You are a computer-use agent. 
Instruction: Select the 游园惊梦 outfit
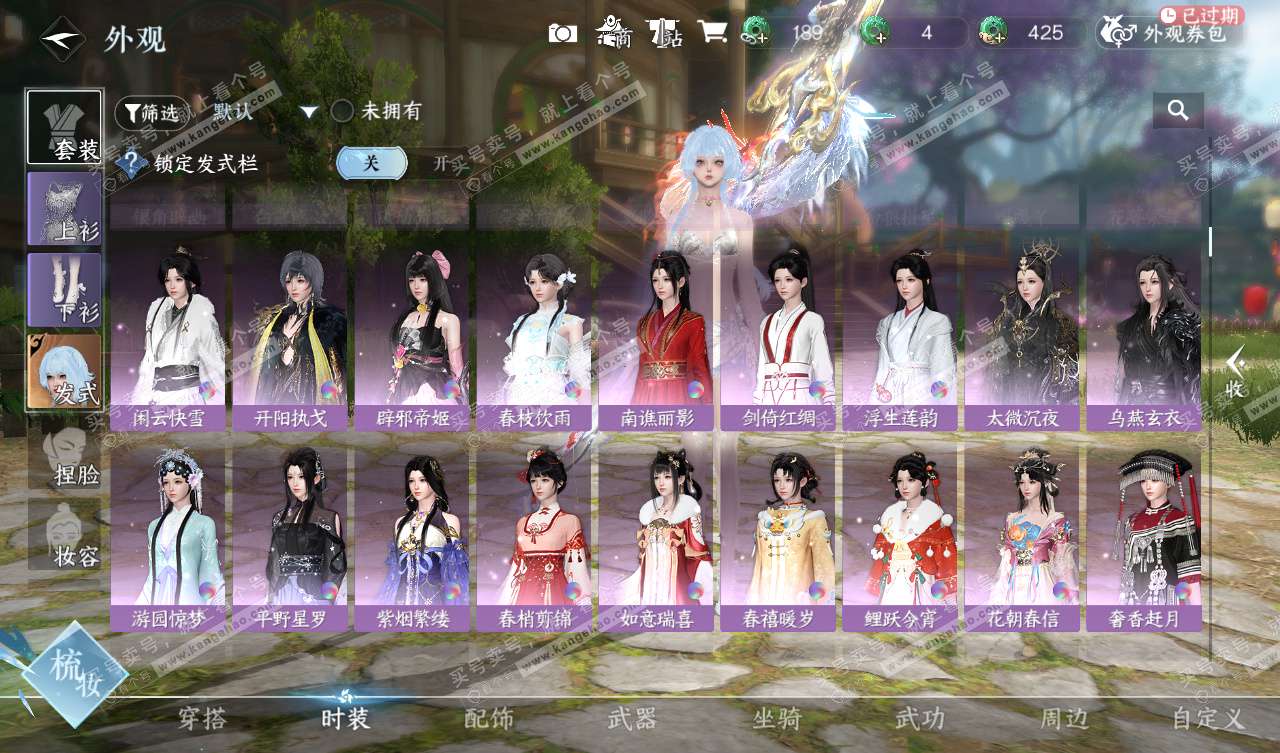(x=167, y=536)
